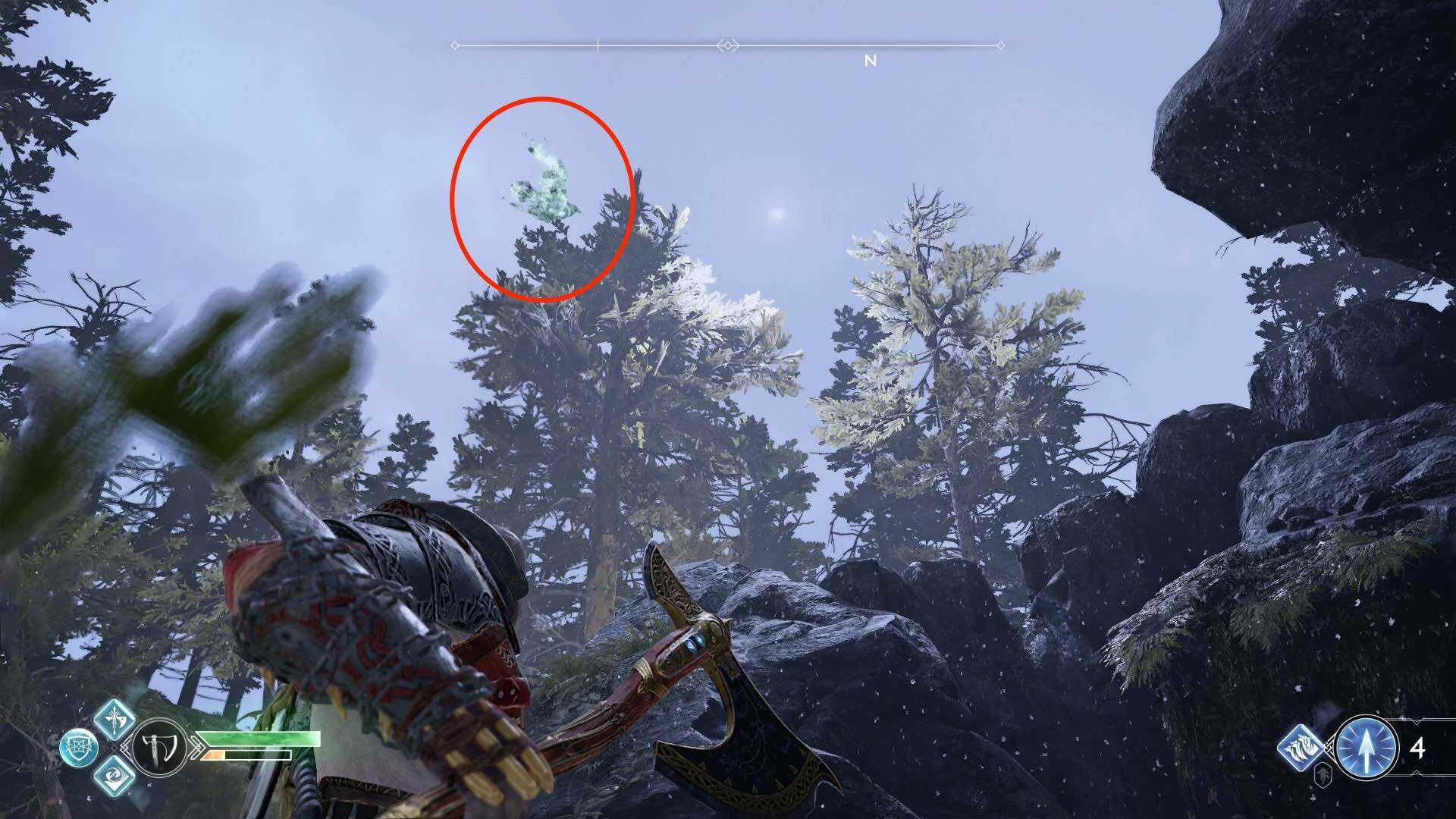Select the compass navigation bar

tap(728, 45)
